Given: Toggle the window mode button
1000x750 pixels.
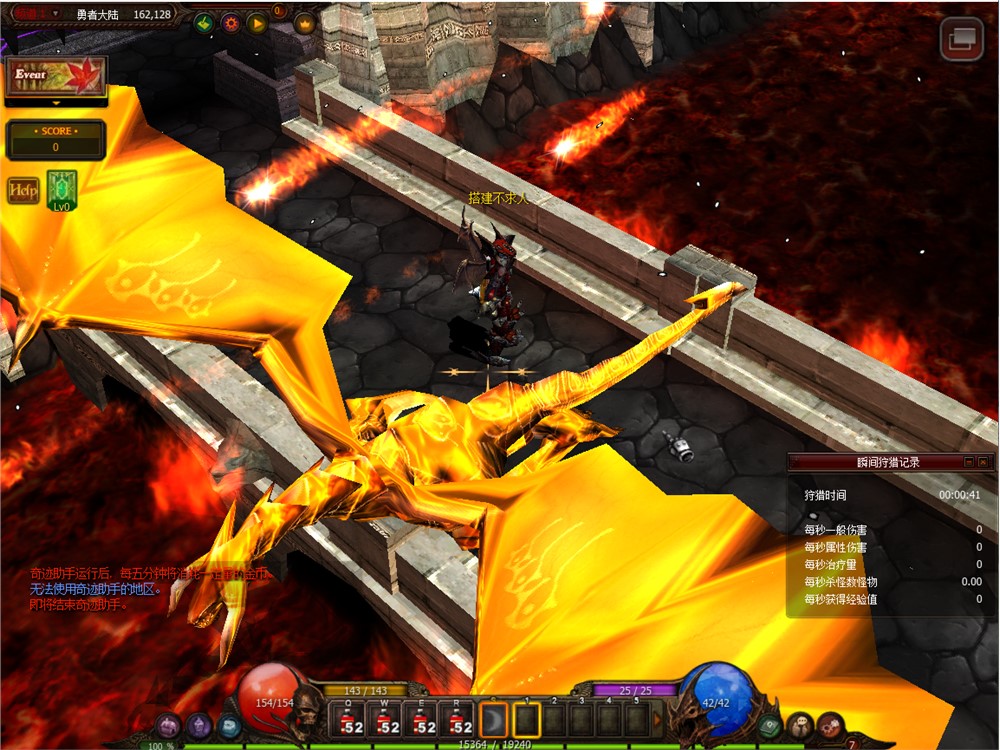Looking at the screenshot, I should pyautogui.click(x=962, y=38).
